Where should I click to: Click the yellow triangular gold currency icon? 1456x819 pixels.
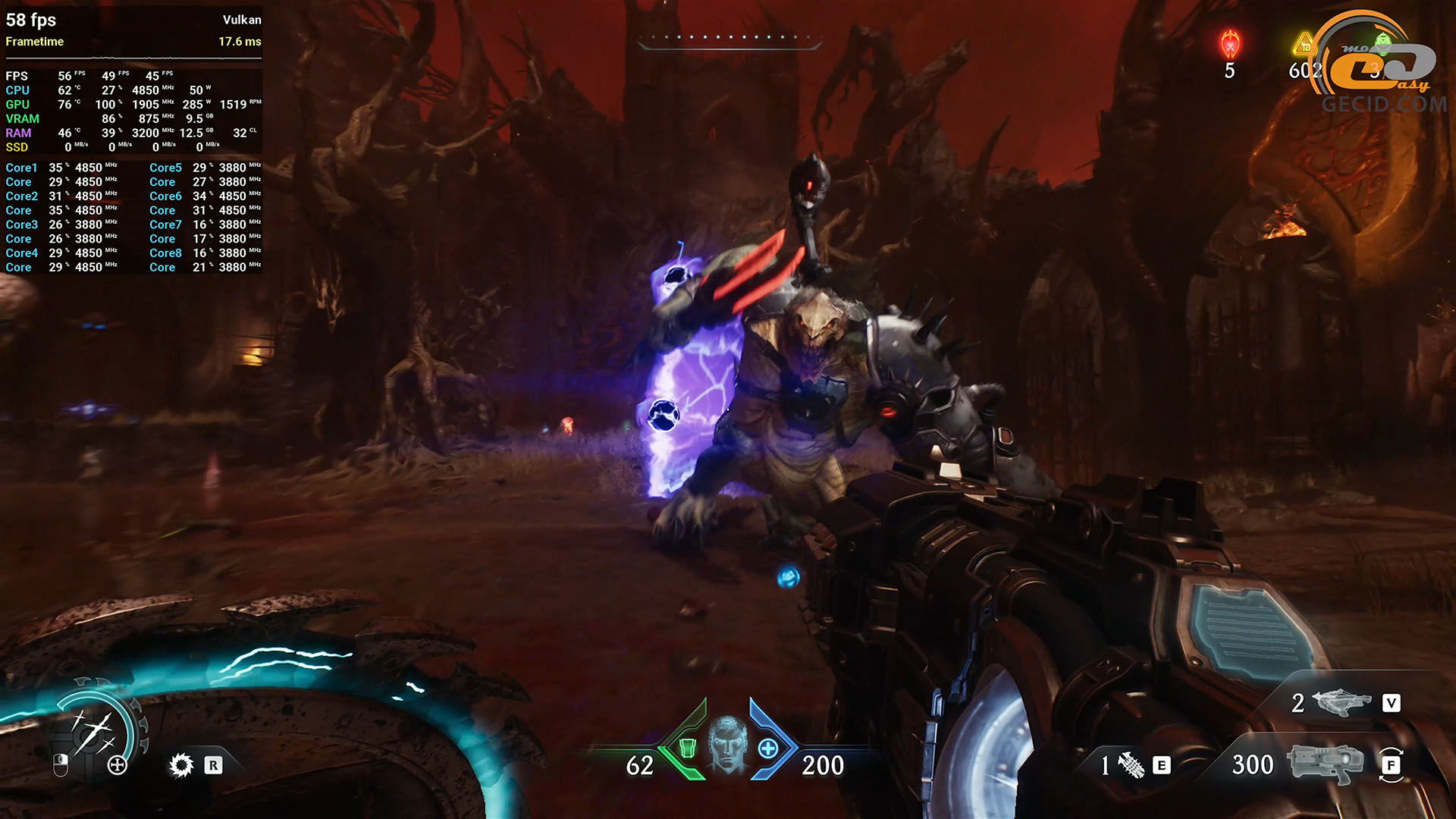(1304, 45)
